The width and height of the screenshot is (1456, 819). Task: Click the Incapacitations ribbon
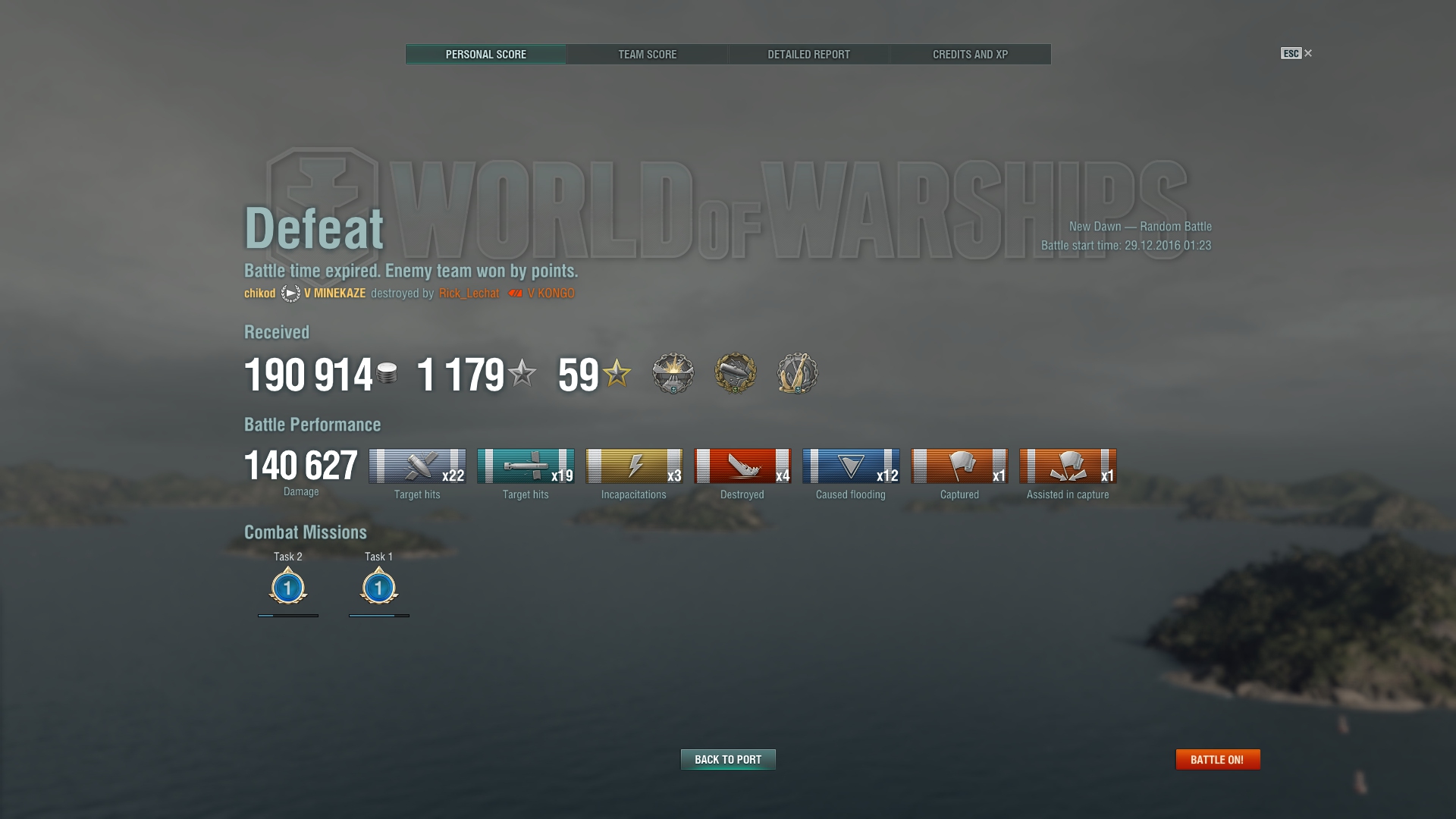click(634, 466)
